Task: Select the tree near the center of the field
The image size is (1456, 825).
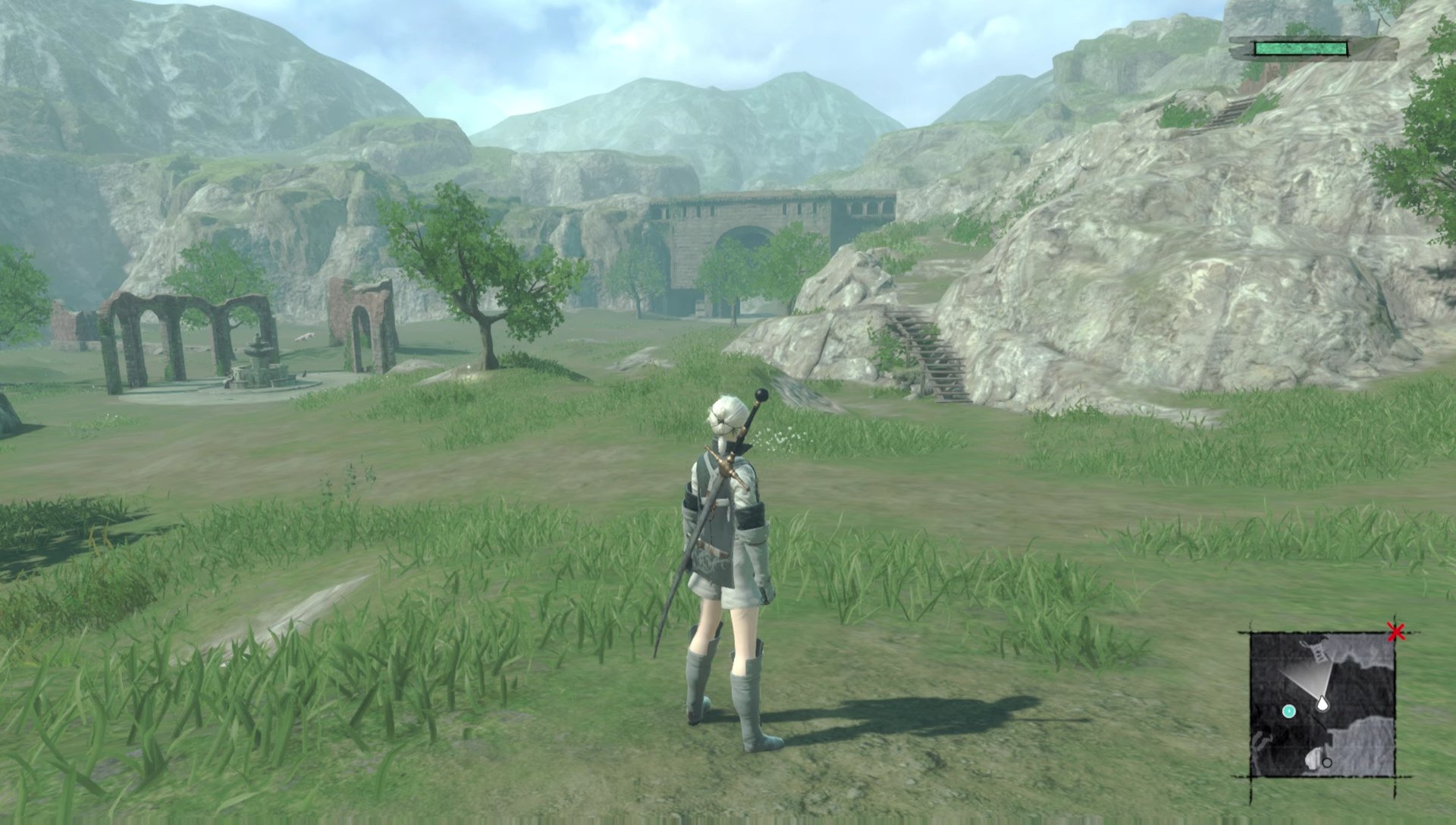Action: click(x=485, y=281)
